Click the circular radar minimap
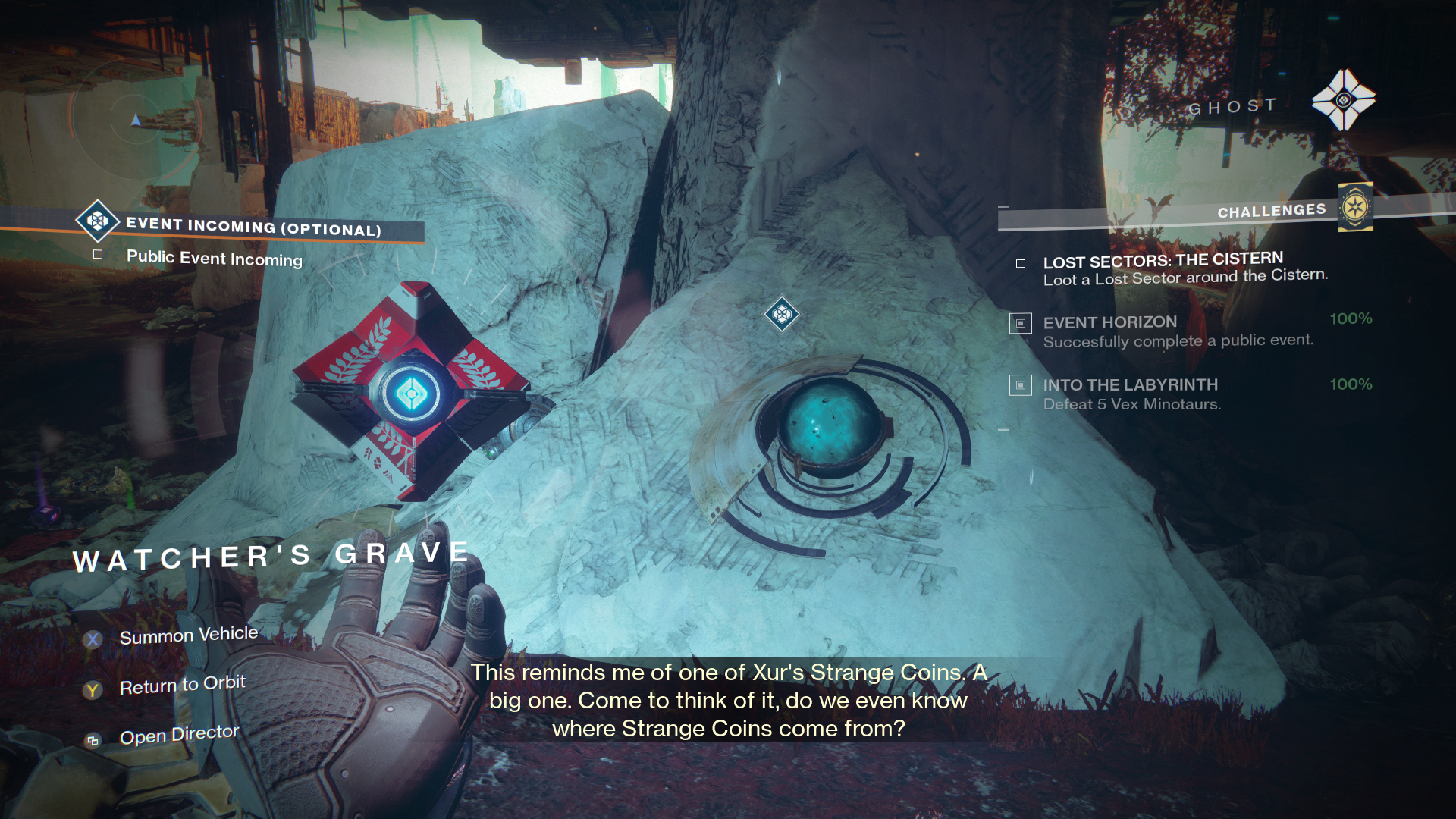The image size is (1456, 819). pyautogui.click(x=136, y=120)
